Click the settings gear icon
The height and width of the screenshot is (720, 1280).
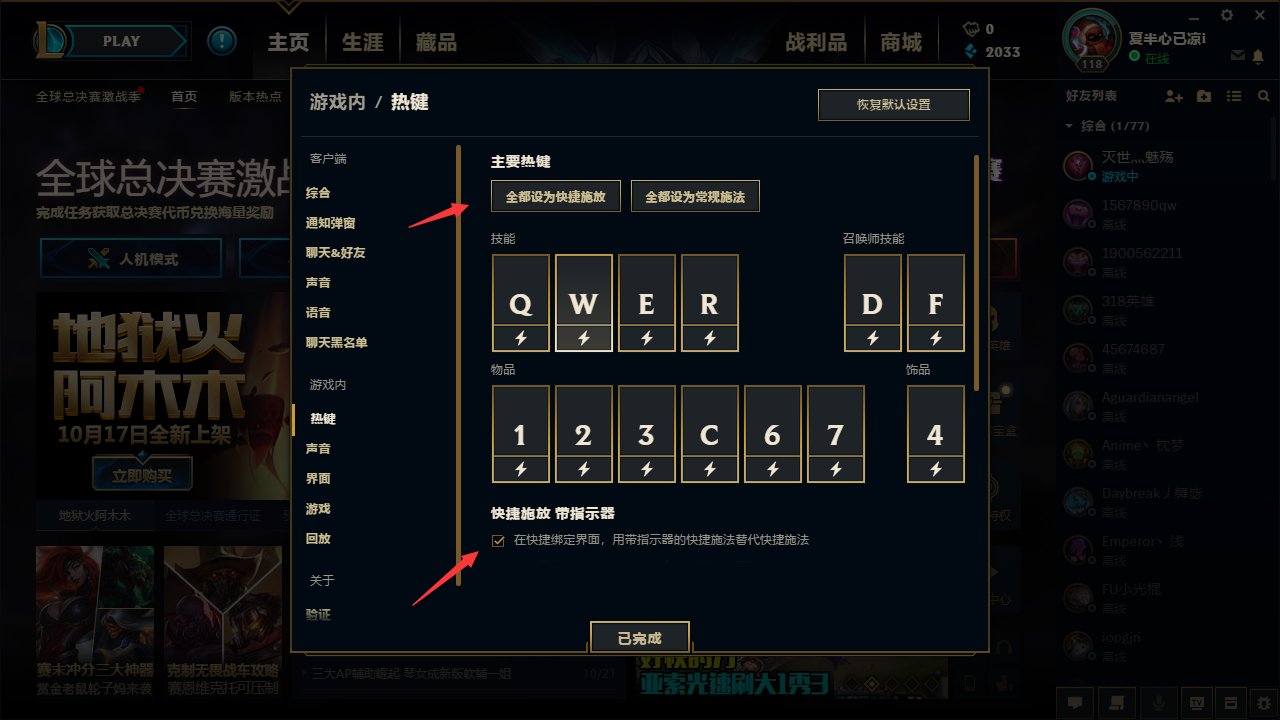[x=1225, y=15]
